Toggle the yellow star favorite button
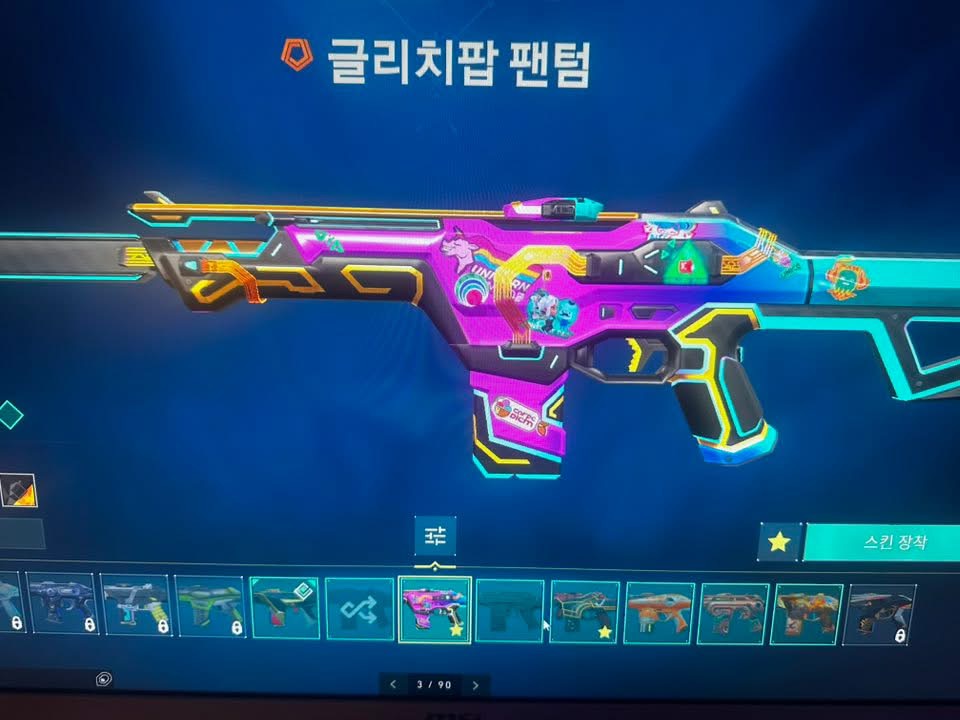The image size is (960, 720). point(779,542)
